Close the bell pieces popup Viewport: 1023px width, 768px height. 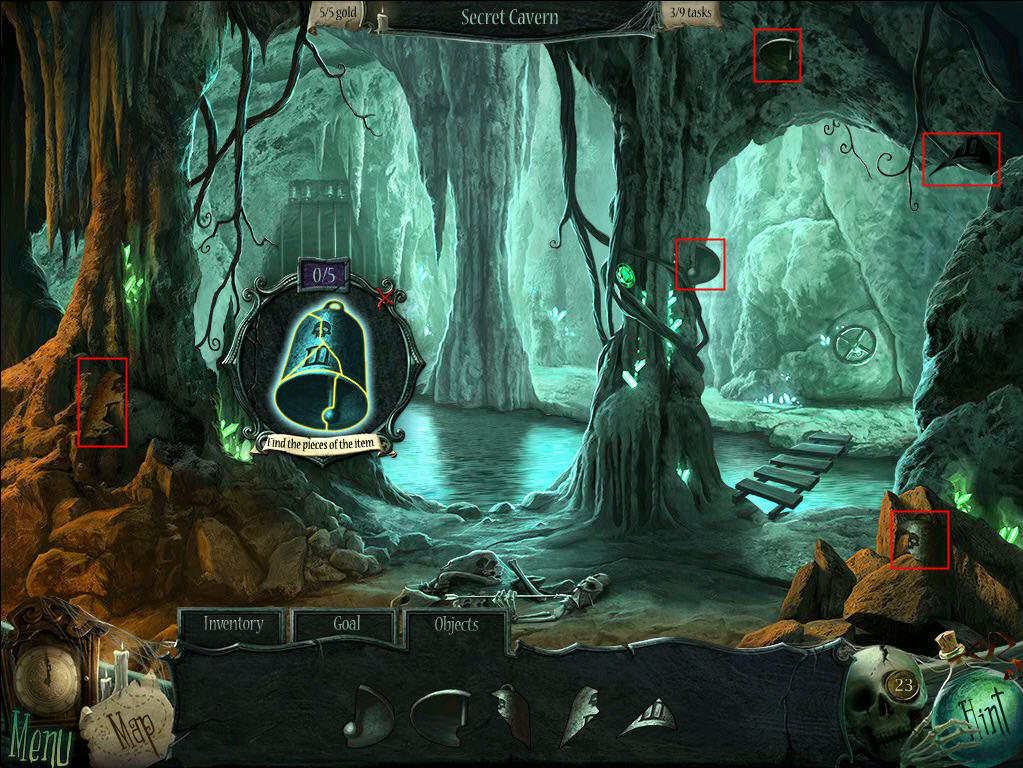click(x=384, y=299)
